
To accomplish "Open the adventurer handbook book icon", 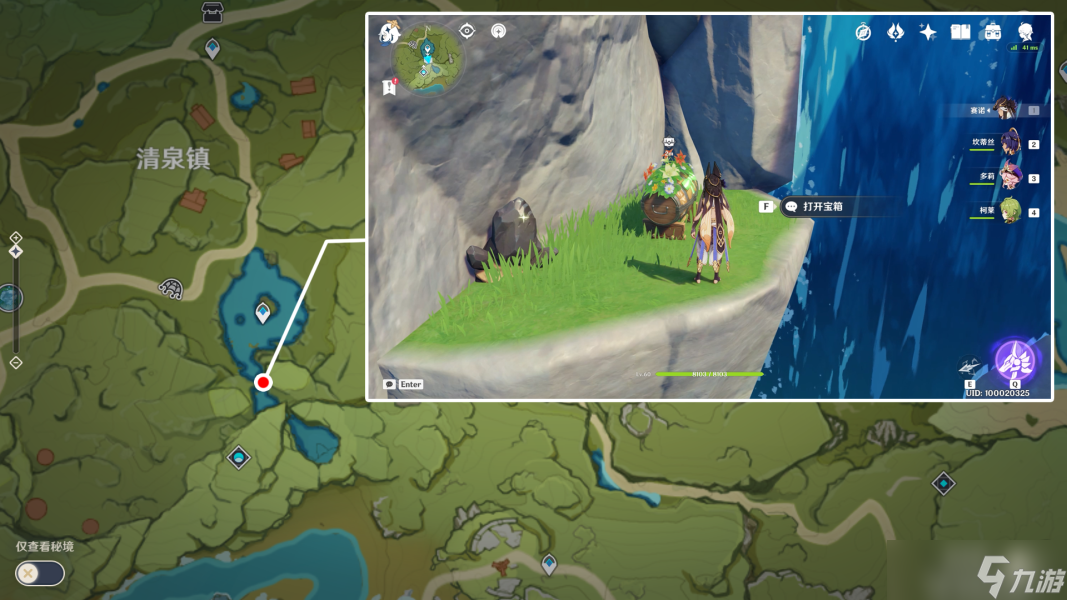I will point(960,32).
